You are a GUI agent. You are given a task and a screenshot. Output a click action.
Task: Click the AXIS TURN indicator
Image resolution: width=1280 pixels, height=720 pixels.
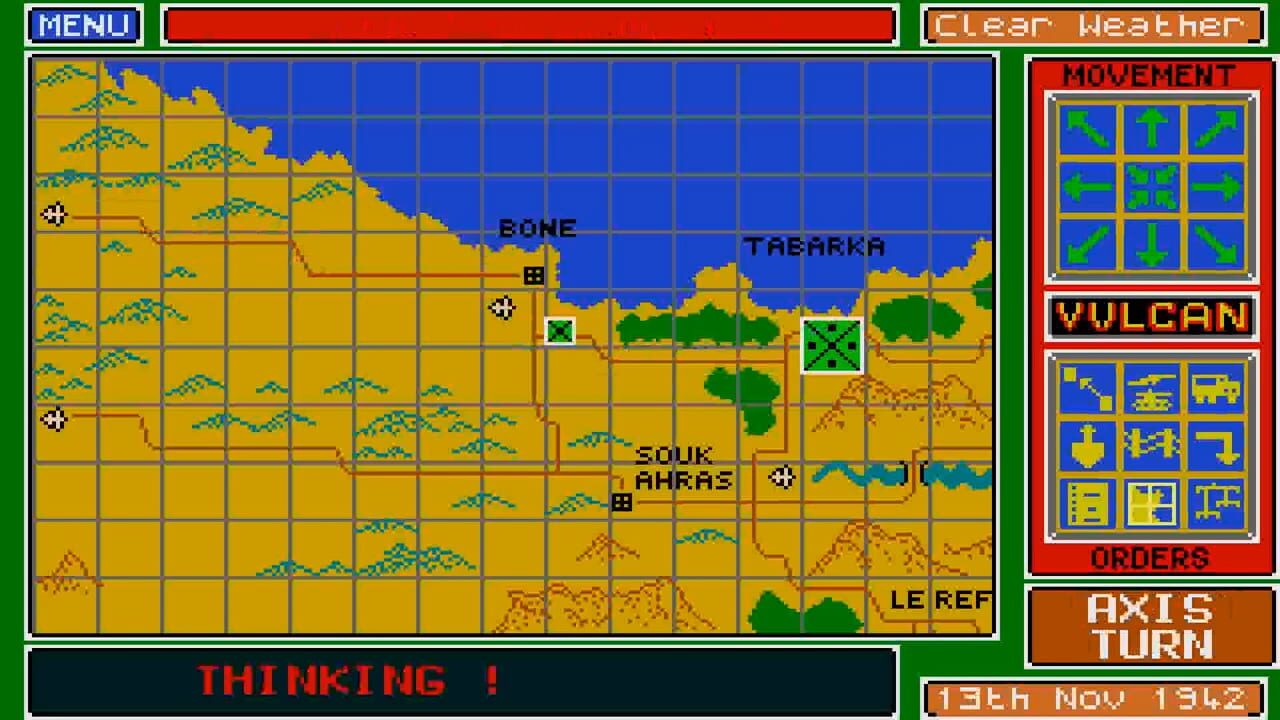tap(1148, 623)
